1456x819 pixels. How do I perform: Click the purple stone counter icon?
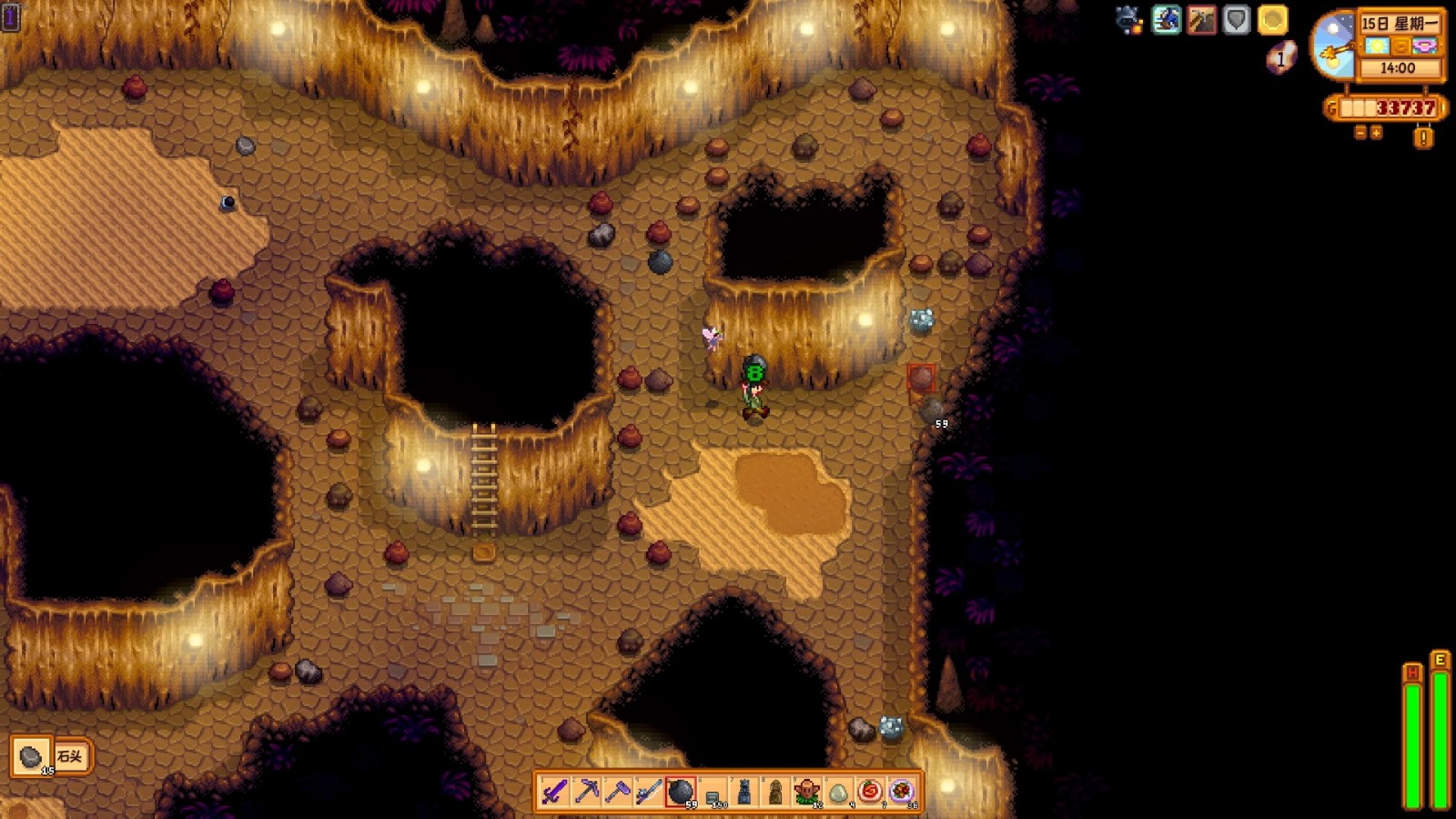[1280, 58]
